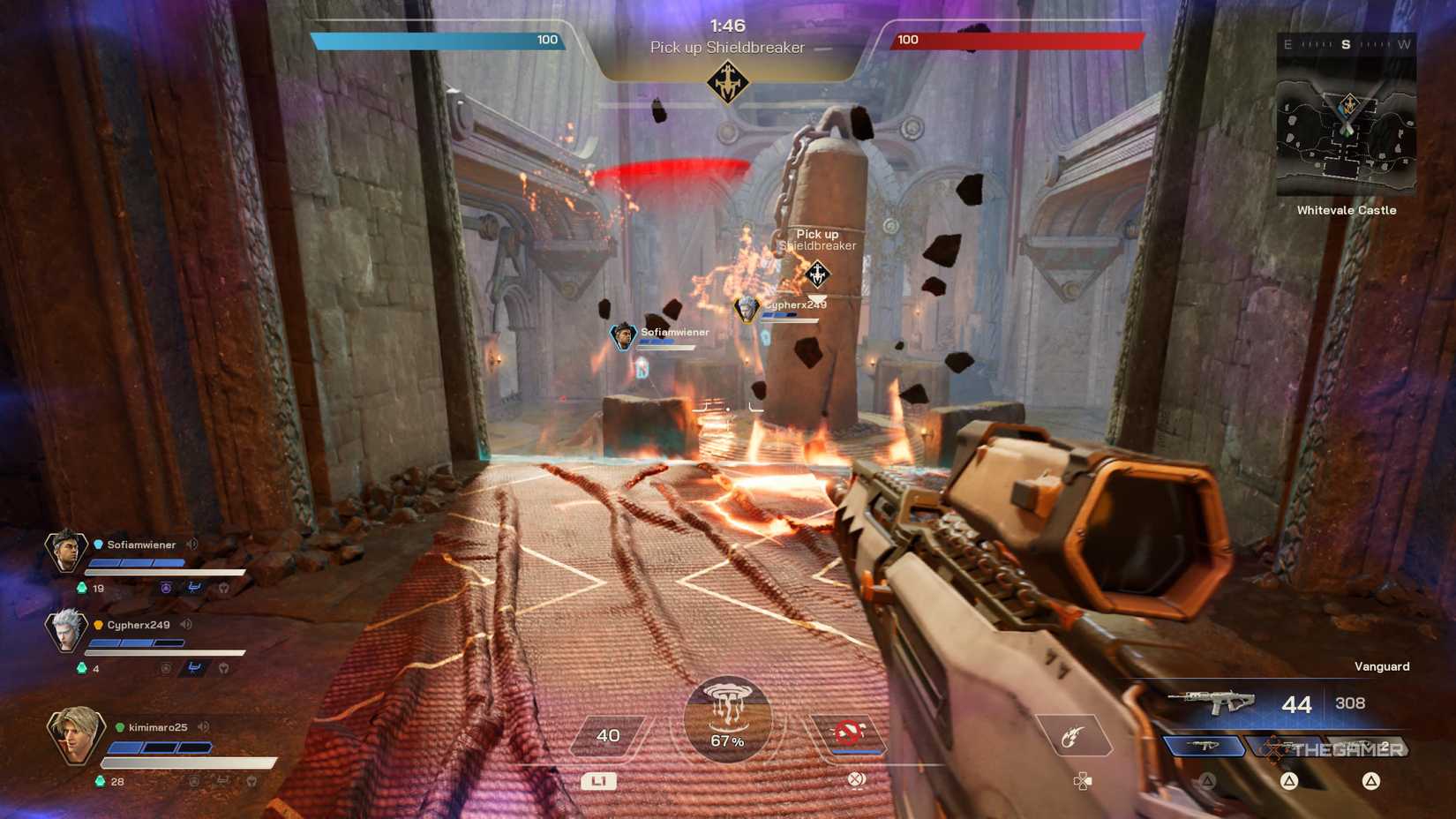This screenshot has height=819, width=1456.
Task: Toggle voice chat speaker next to Cypherx249
Action: [x=185, y=625]
